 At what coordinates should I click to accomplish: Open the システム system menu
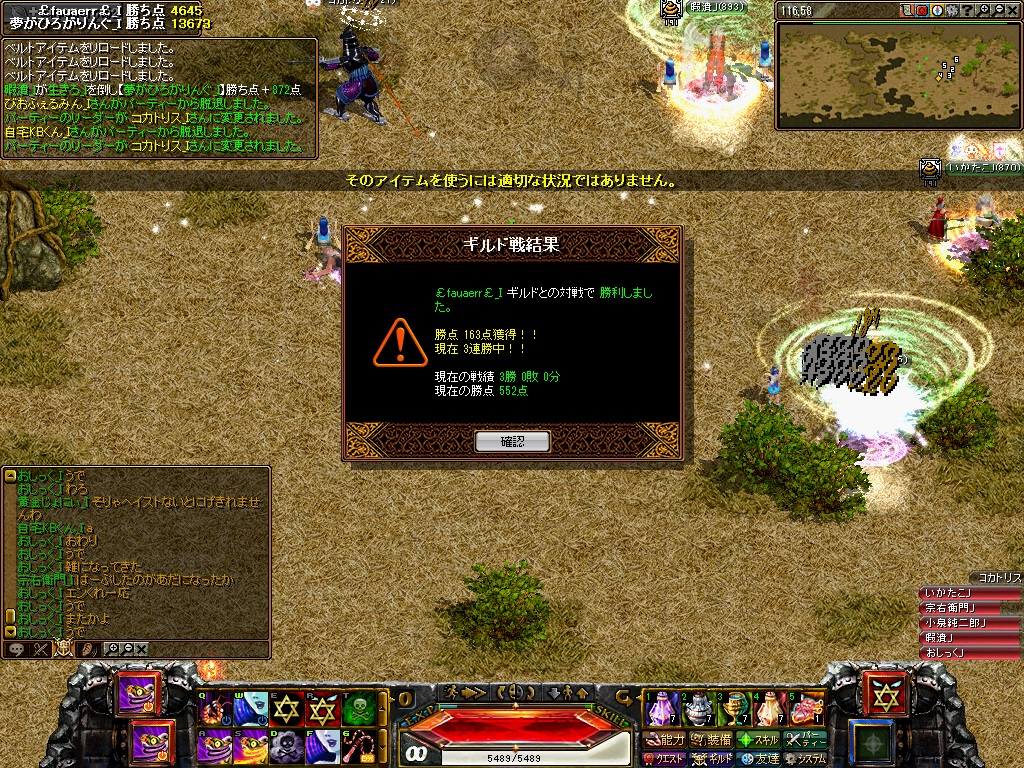pyautogui.click(x=806, y=759)
